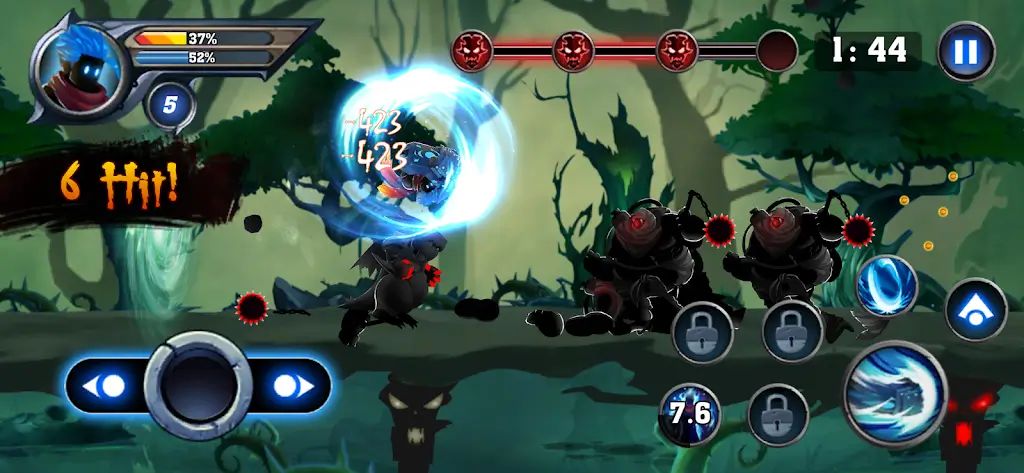Select the skill on 7.6 cooldown
Viewport: 1024px width, 473px height.
coord(689,413)
